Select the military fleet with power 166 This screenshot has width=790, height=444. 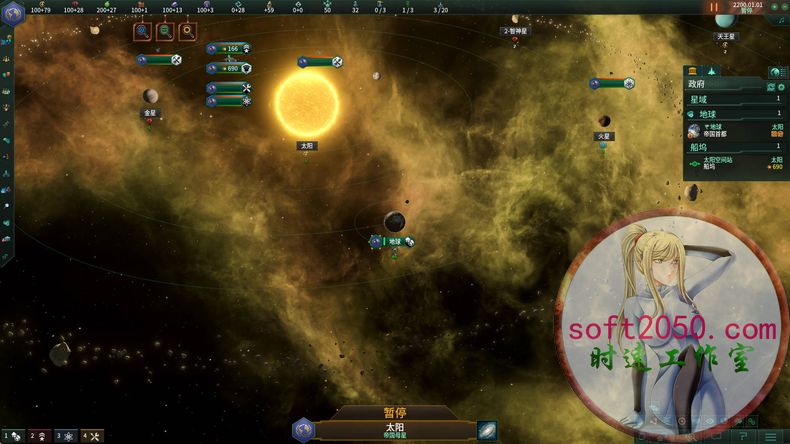[229, 48]
